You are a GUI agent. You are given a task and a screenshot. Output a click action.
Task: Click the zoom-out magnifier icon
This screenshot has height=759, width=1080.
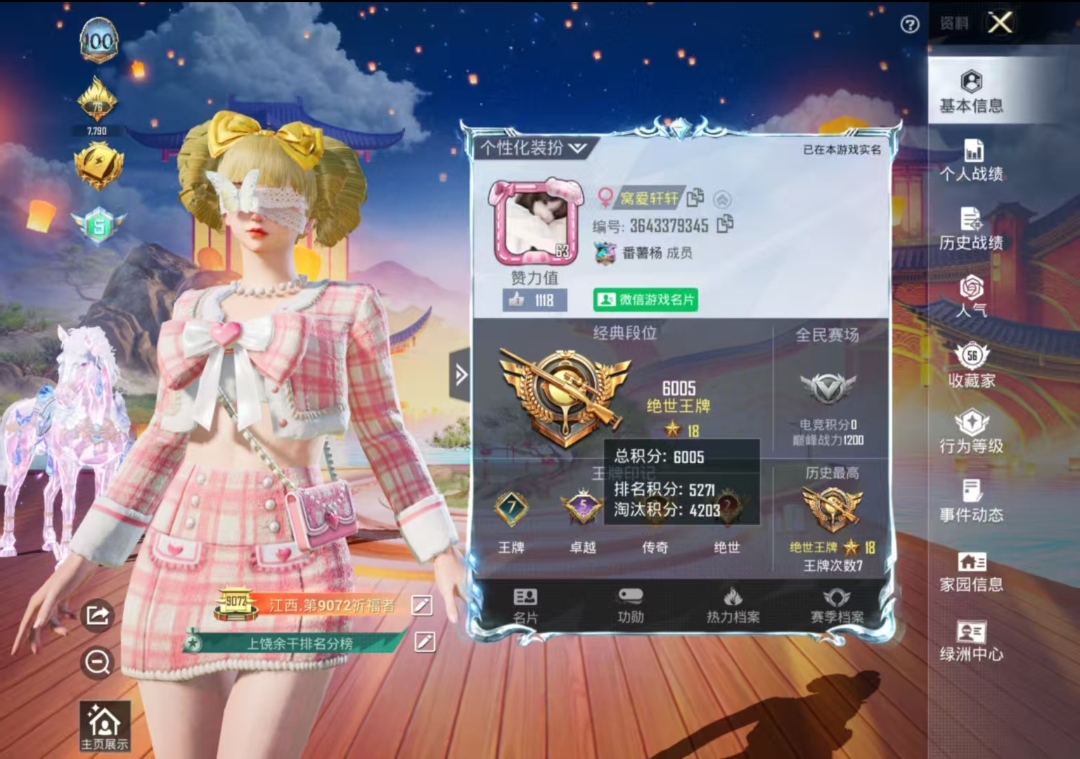pos(97,662)
